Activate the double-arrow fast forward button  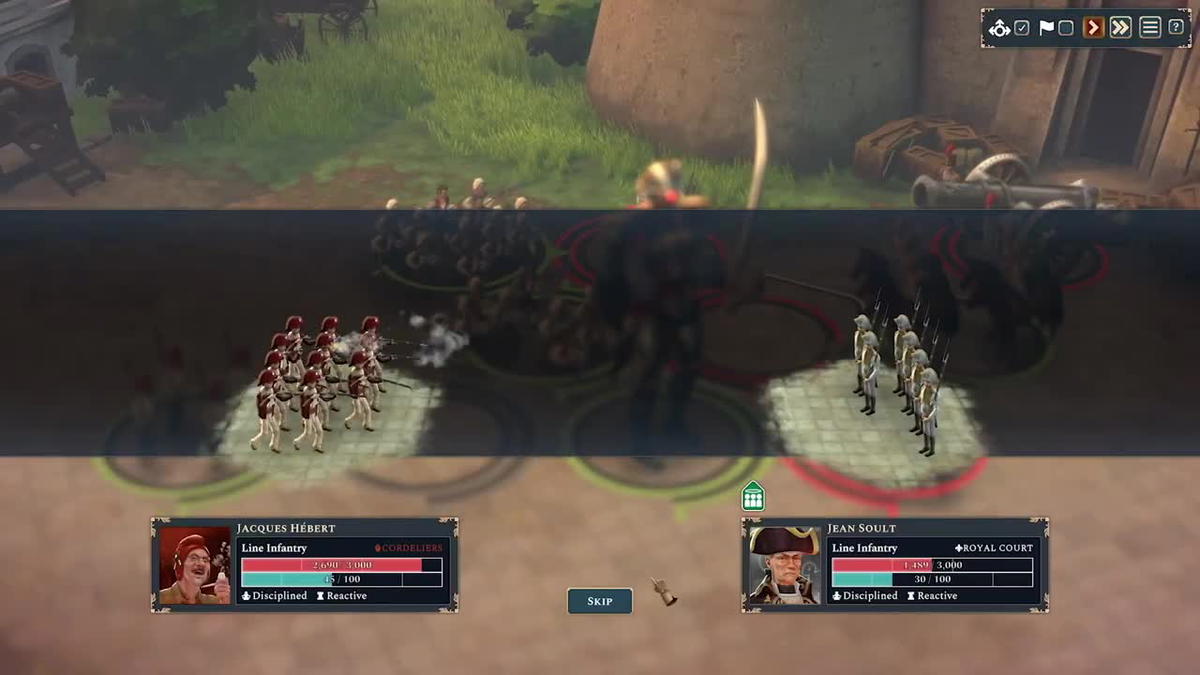point(1120,28)
